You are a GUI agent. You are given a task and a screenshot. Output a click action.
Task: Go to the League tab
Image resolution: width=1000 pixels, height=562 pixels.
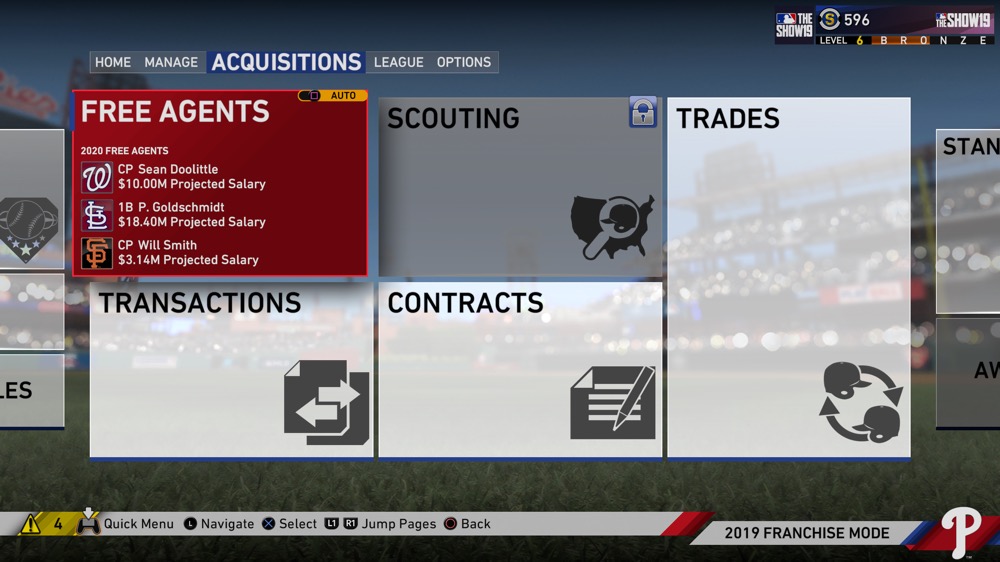[x=399, y=62]
